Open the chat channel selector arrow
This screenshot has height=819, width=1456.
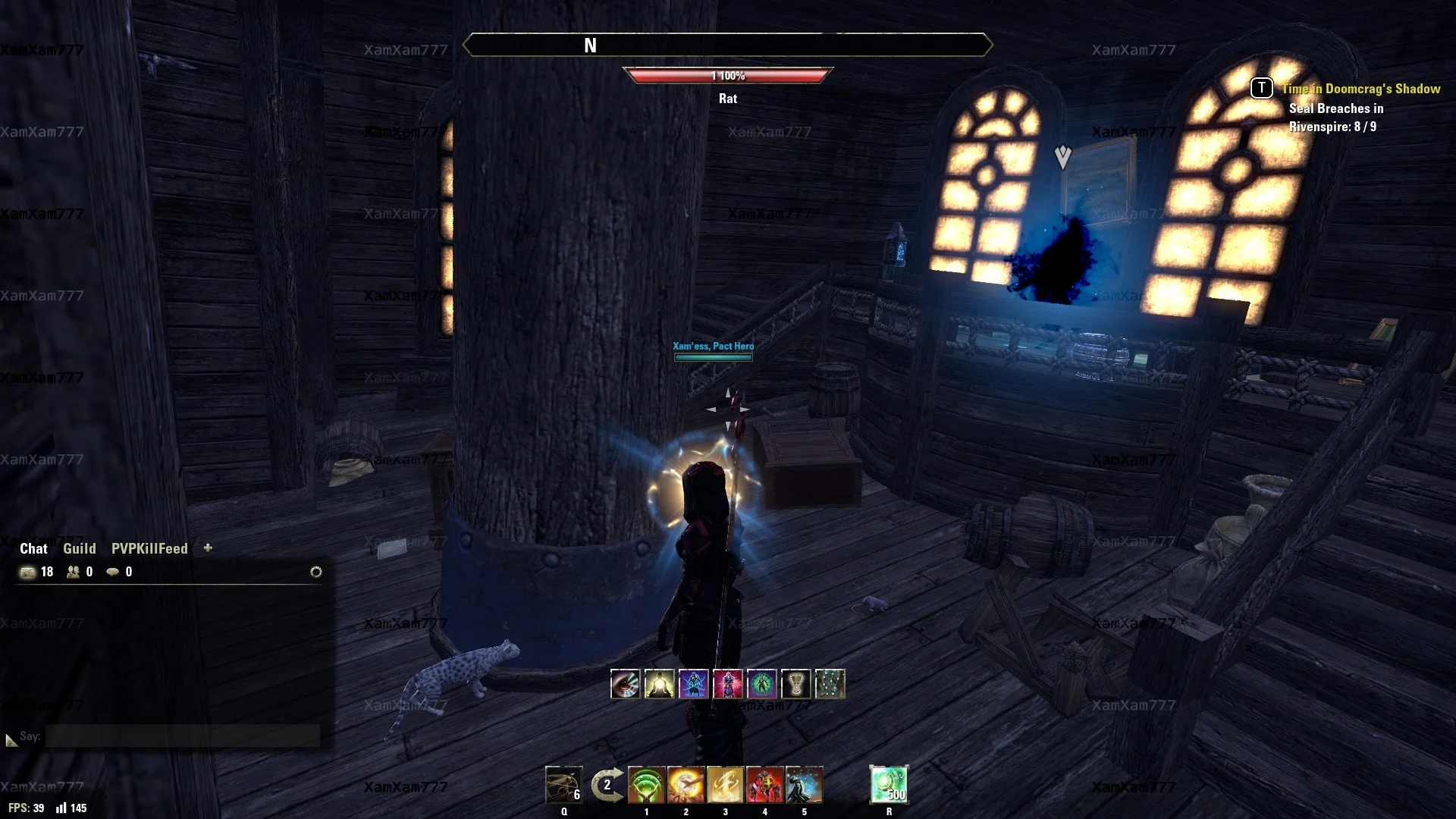point(11,739)
